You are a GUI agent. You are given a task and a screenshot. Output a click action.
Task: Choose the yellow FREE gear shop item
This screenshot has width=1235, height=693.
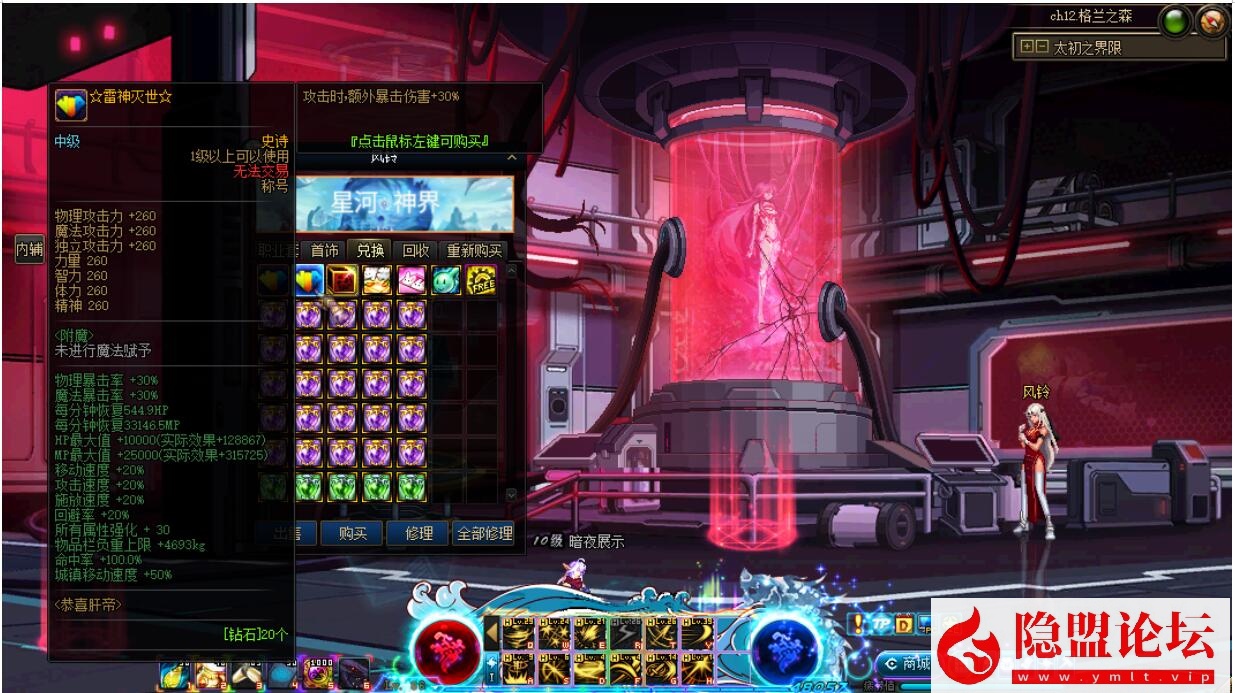pos(481,281)
